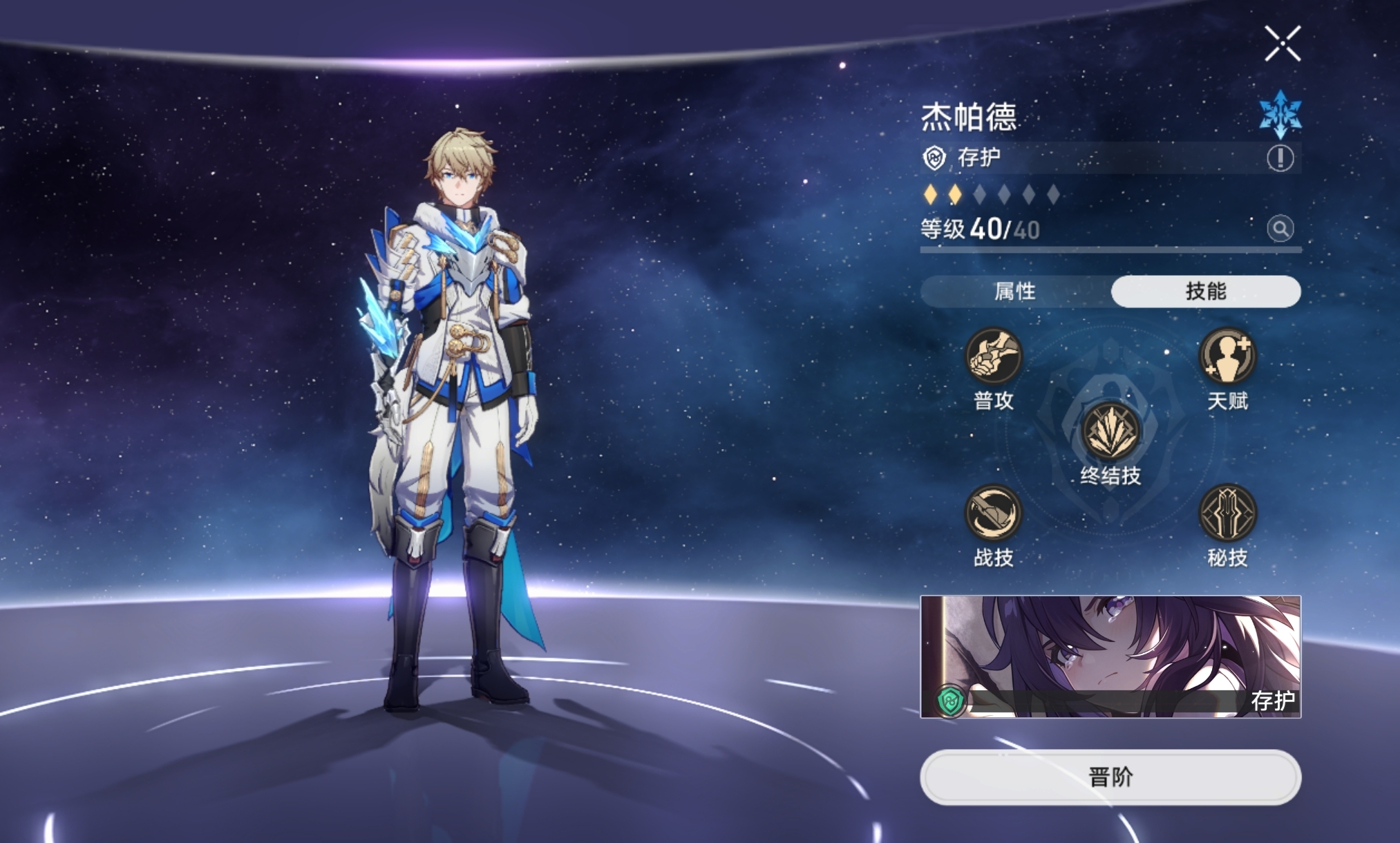Open the eidolon diamond row
Viewport: 1400px width, 843px height.
coord(992,195)
